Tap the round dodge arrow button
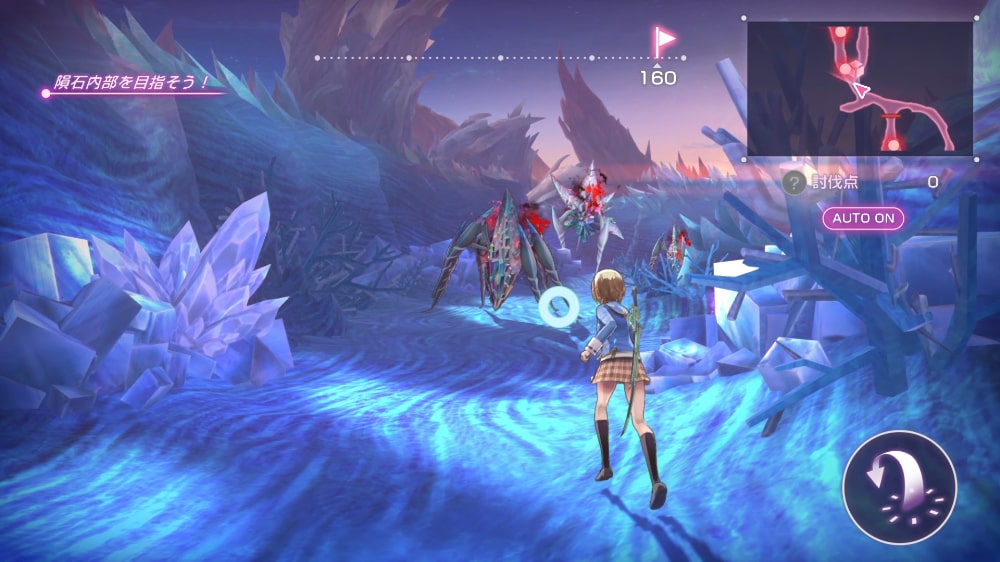This screenshot has width=1000, height=562. 899,487
